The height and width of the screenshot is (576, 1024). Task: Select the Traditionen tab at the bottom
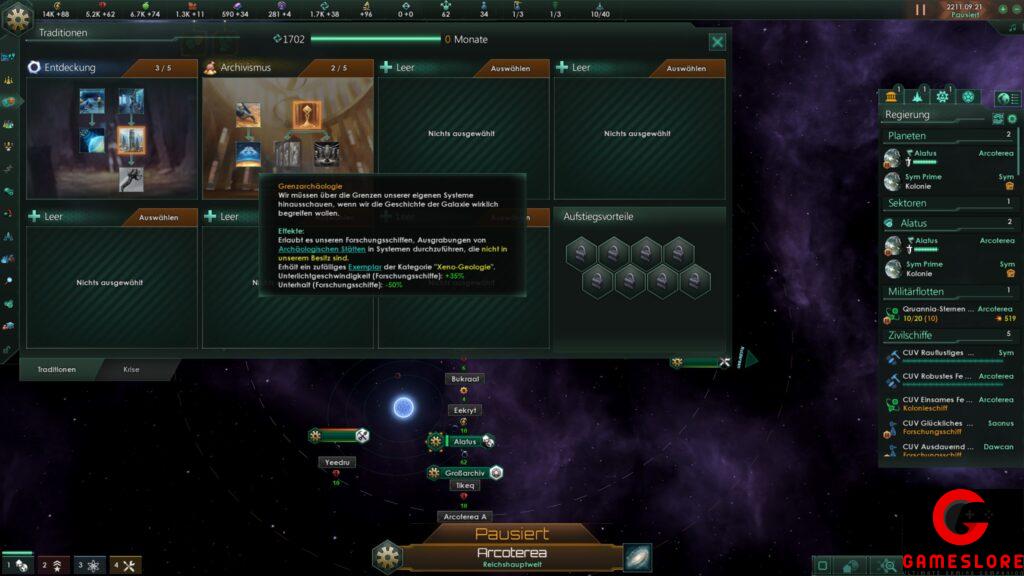pos(57,370)
